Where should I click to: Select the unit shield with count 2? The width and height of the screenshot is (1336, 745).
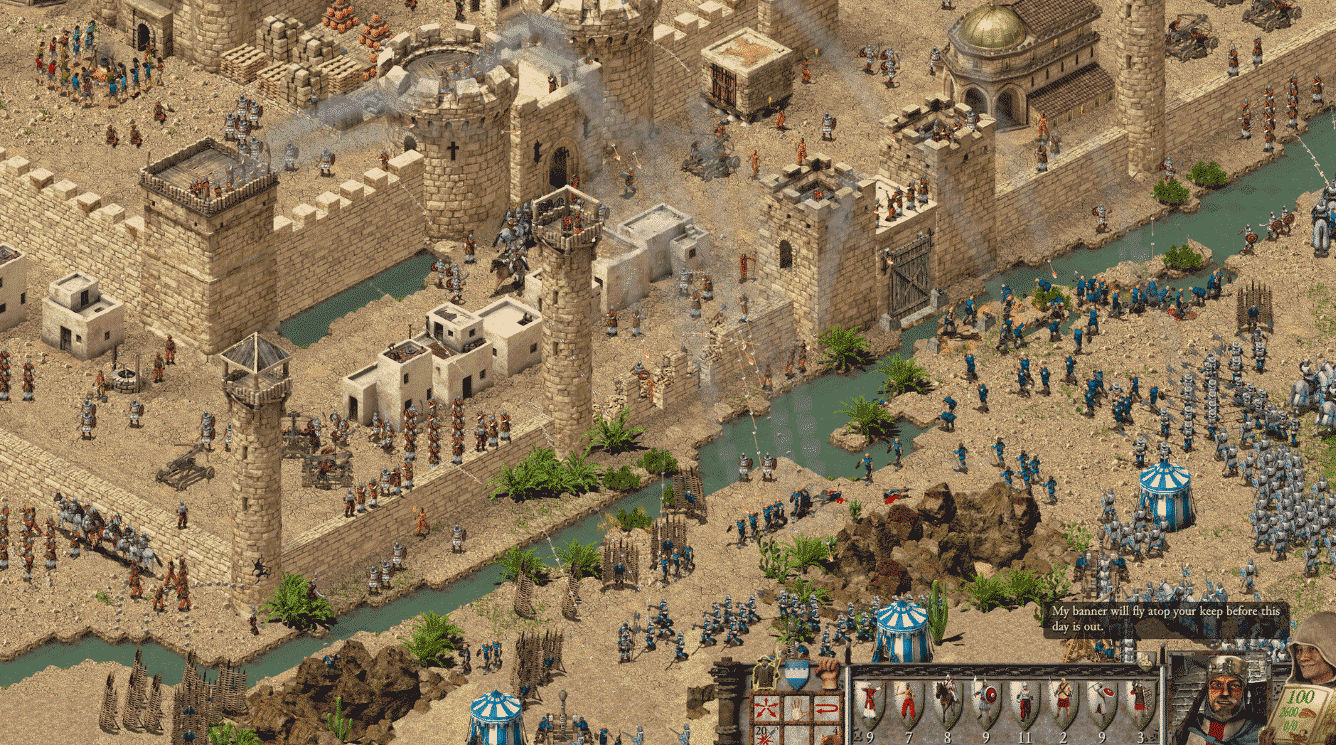[1062, 702]
